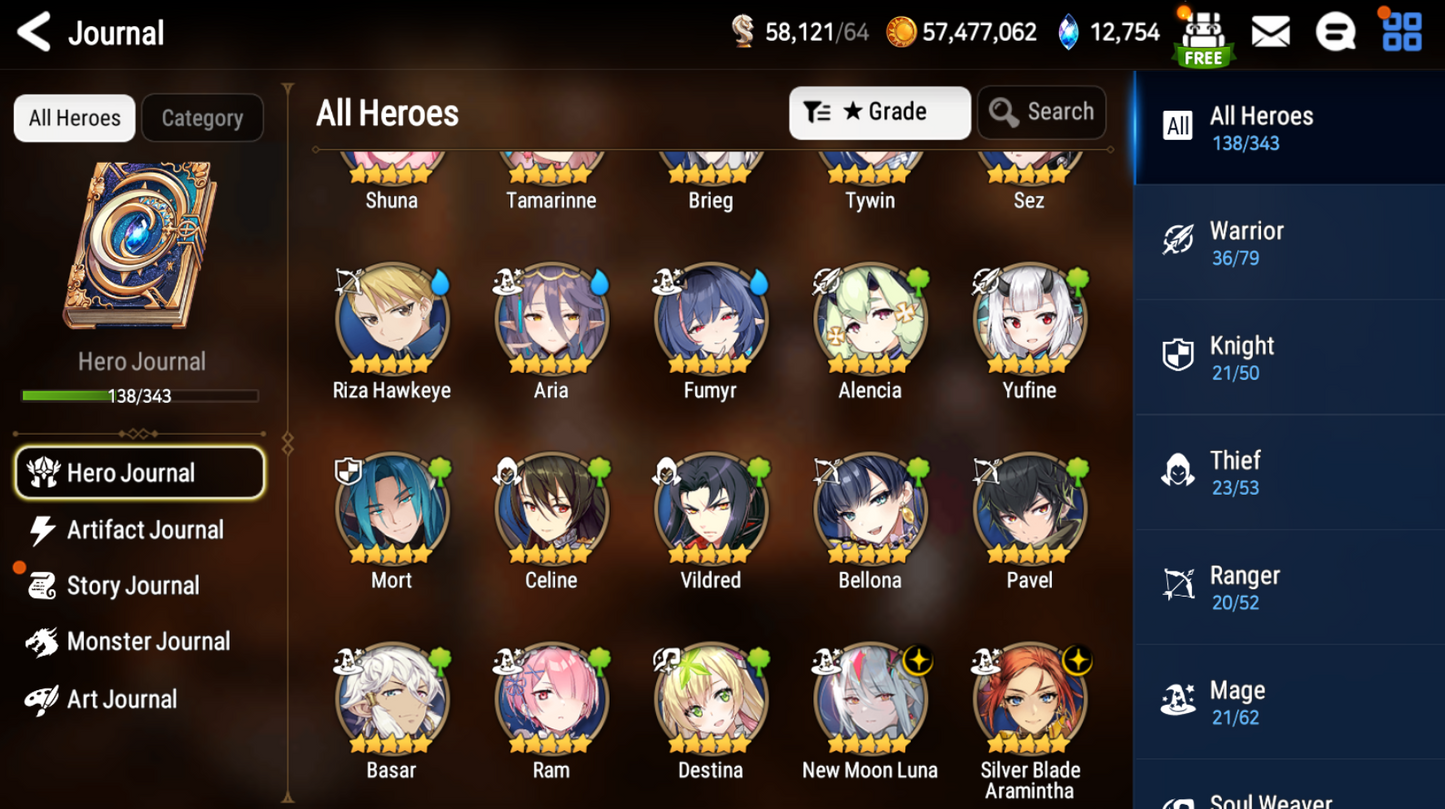Open the FREE shop gift icon
The width and height of the screenshot is (1445, 809).
point(1203,38)
